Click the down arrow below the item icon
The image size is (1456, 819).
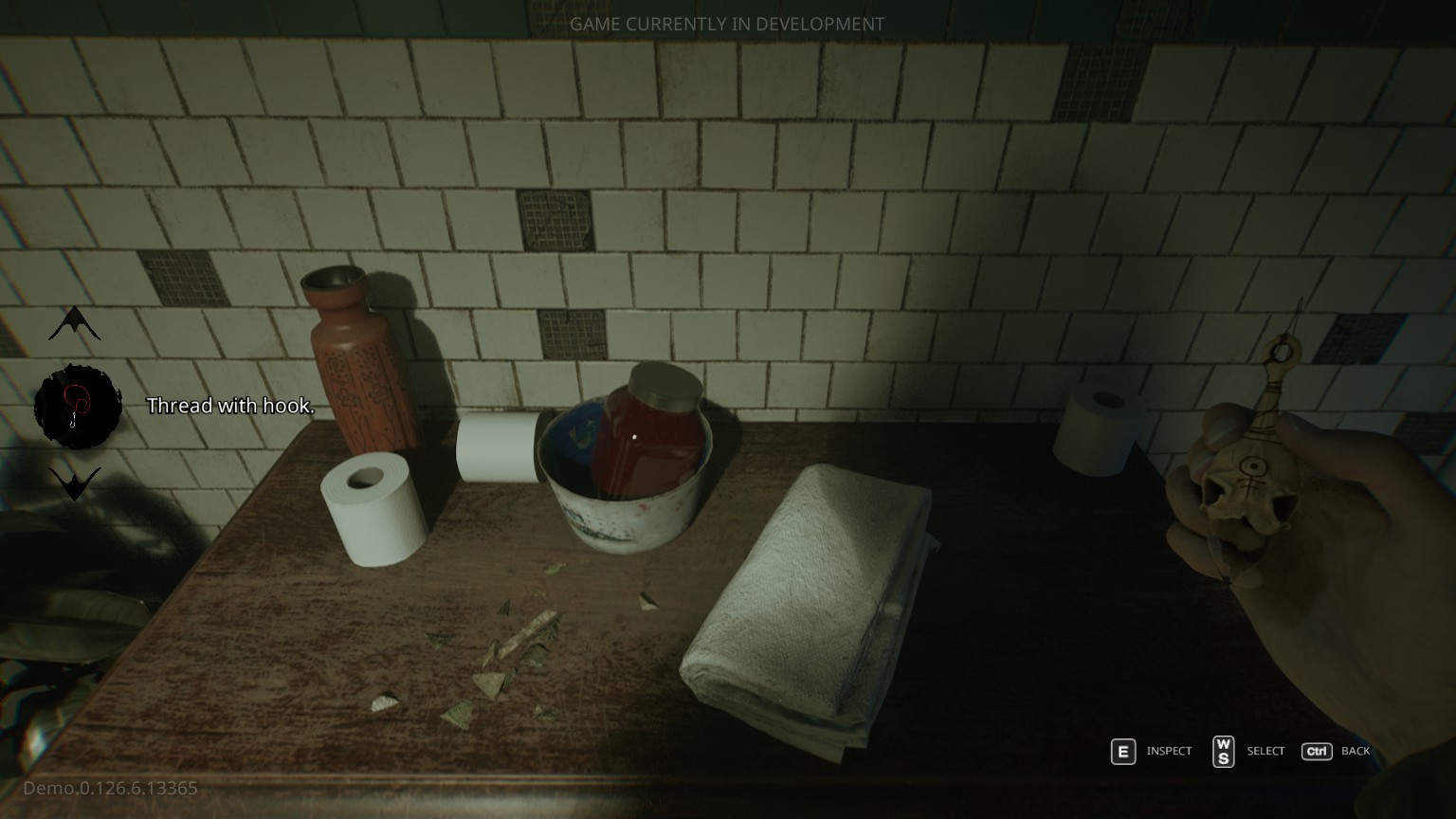75,482
